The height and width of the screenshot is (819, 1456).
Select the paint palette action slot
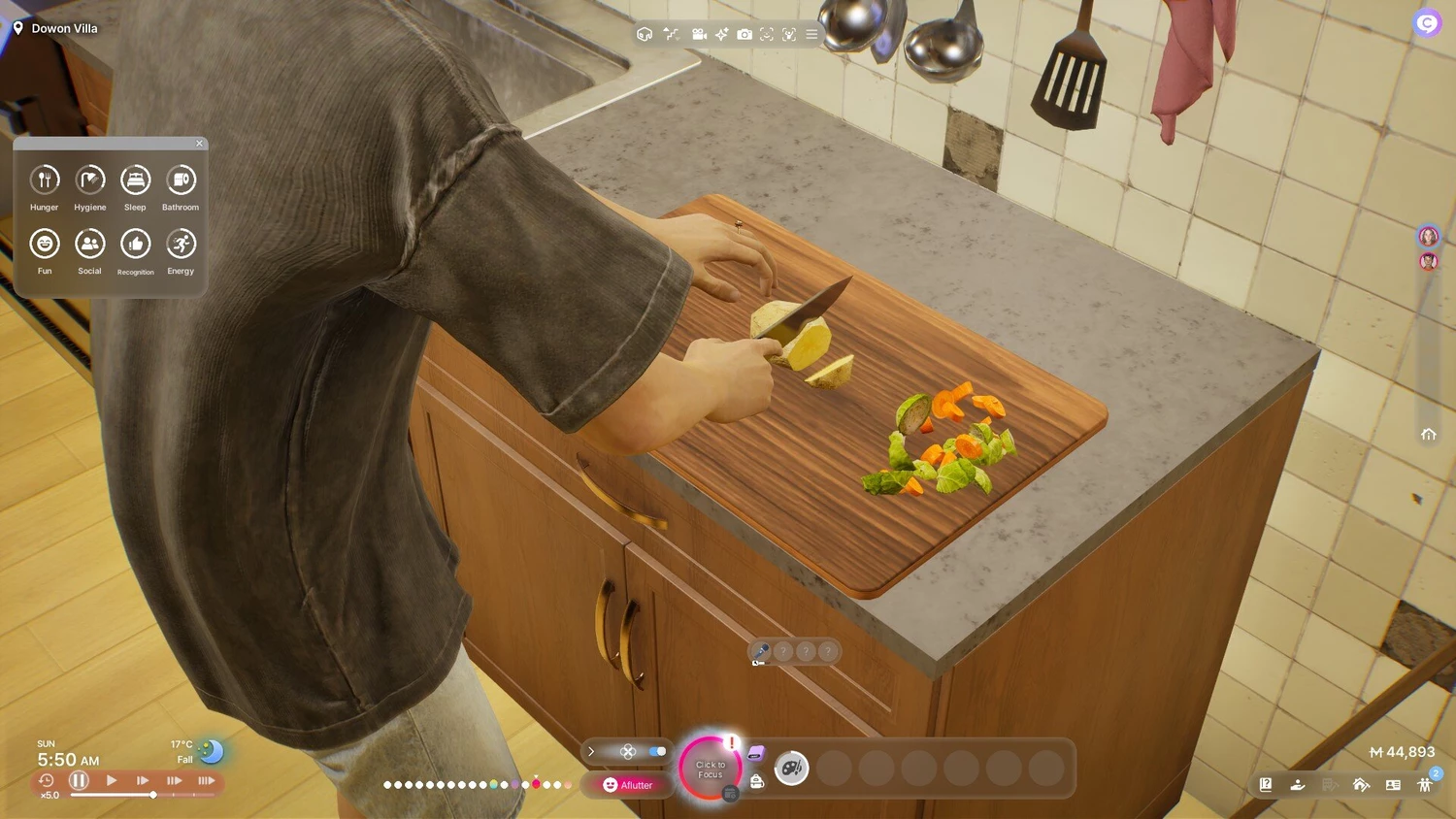click(x=792, y=769)
